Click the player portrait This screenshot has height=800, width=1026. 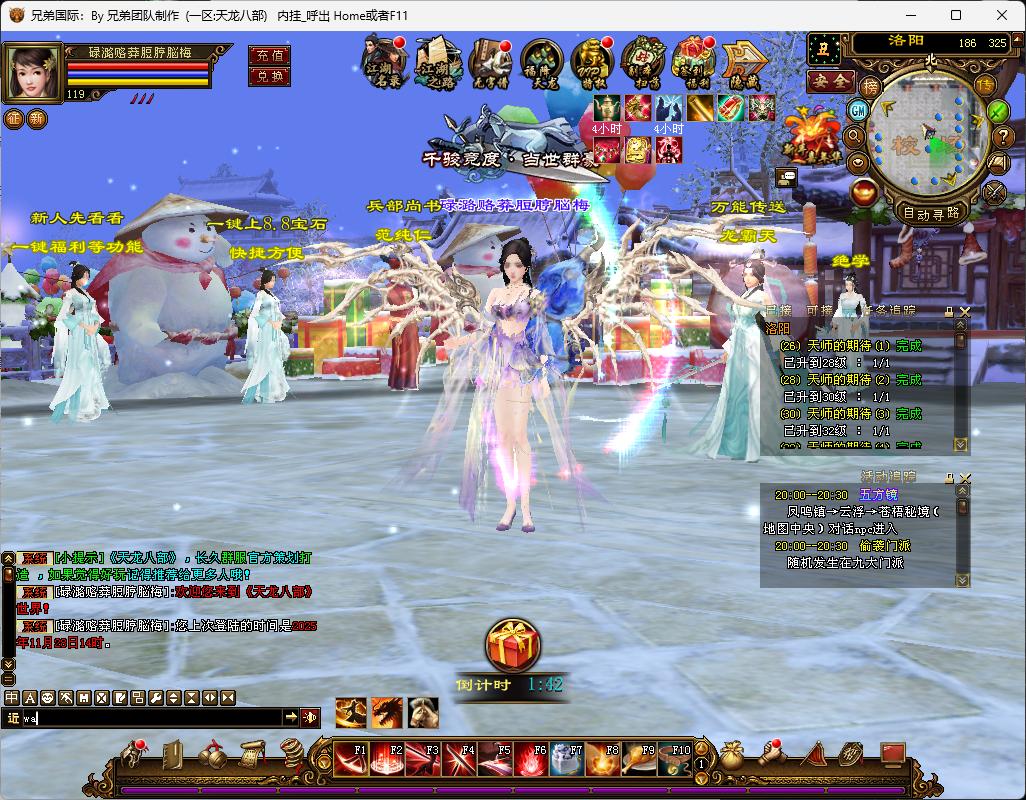[32, 72]
